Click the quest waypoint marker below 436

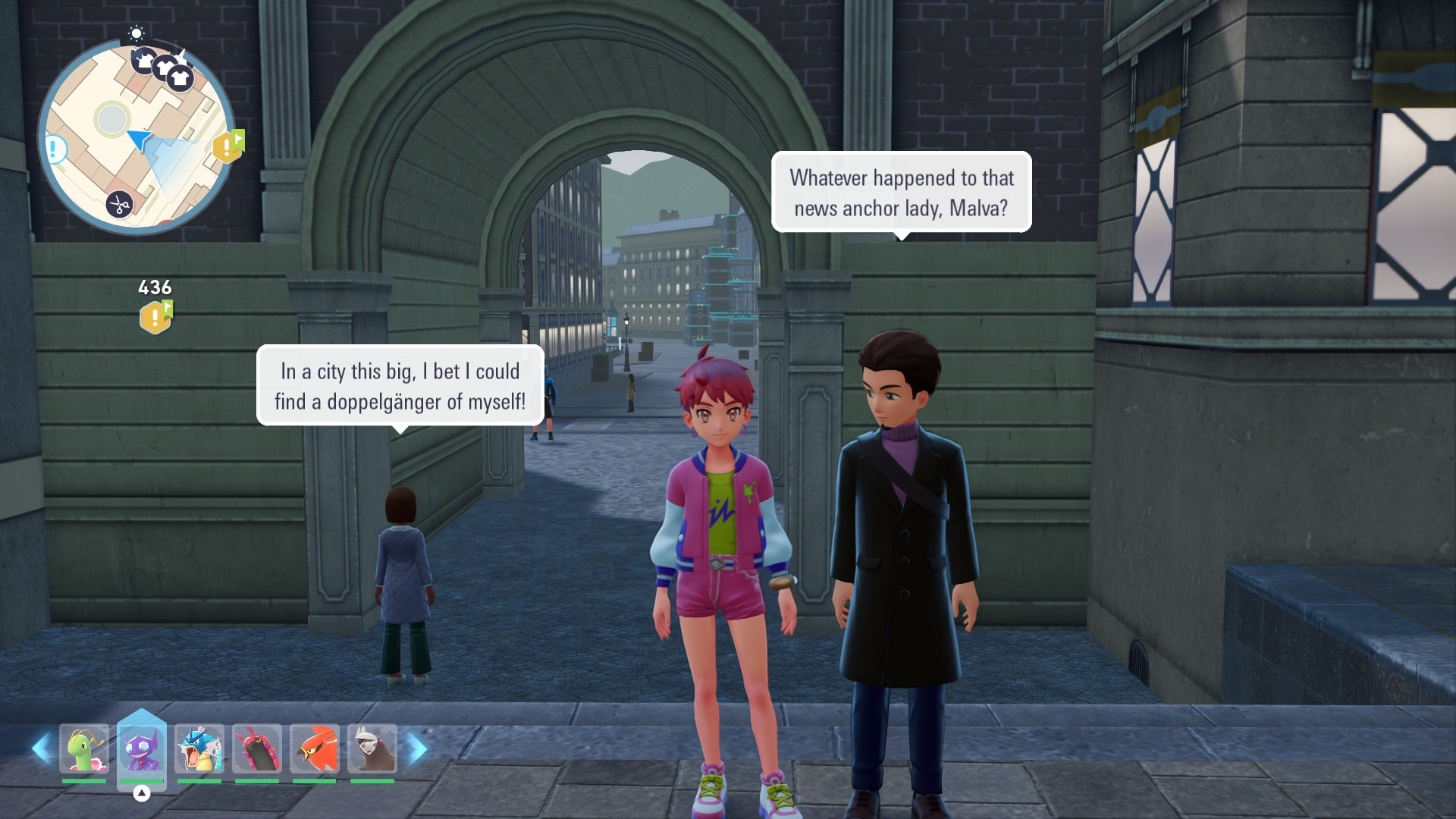coord(155,317)
